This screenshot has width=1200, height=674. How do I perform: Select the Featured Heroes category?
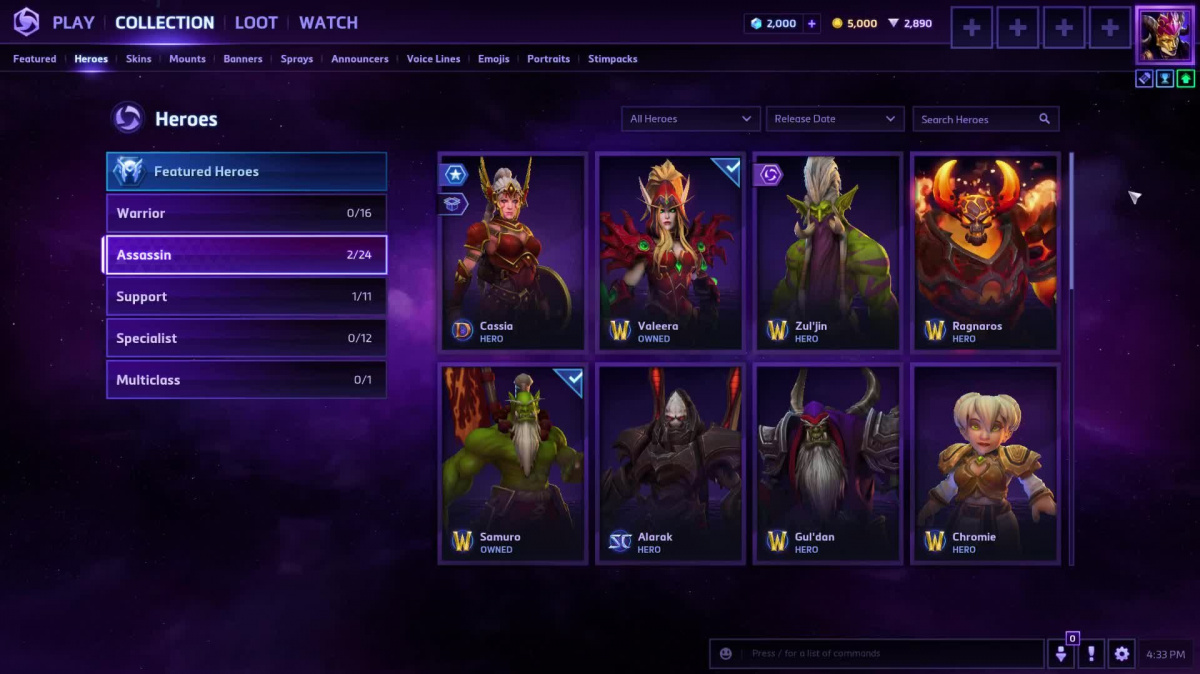[x=246, y=172]
